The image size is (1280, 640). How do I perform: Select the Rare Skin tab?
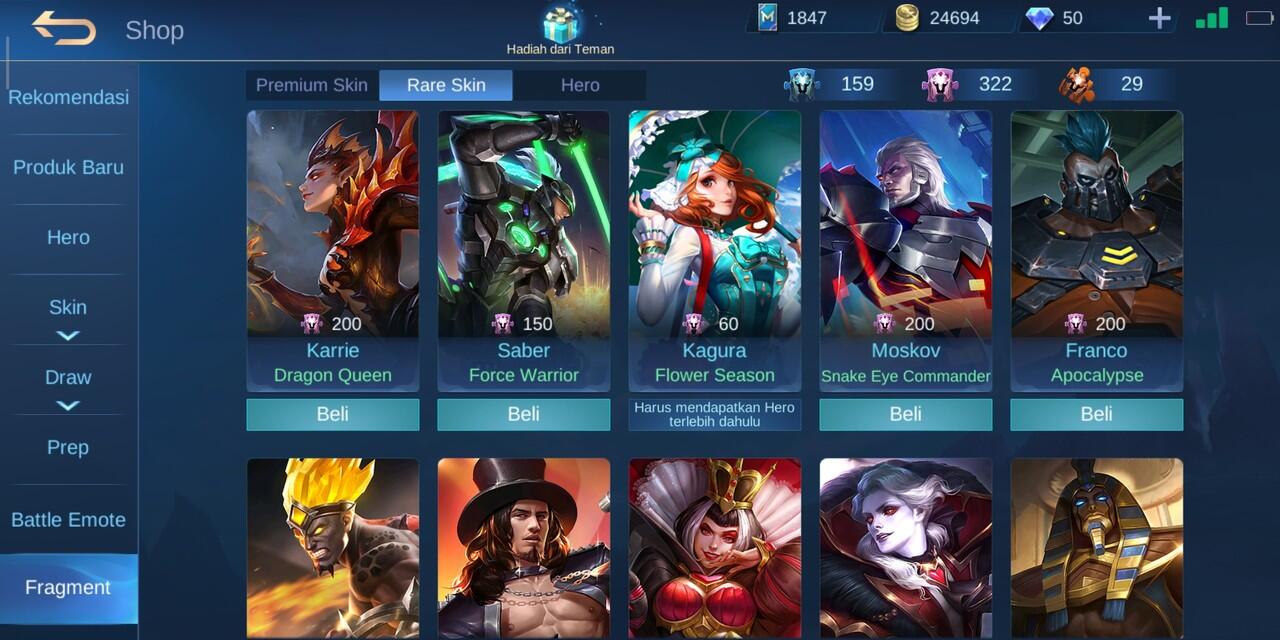(x=446, y=85)
